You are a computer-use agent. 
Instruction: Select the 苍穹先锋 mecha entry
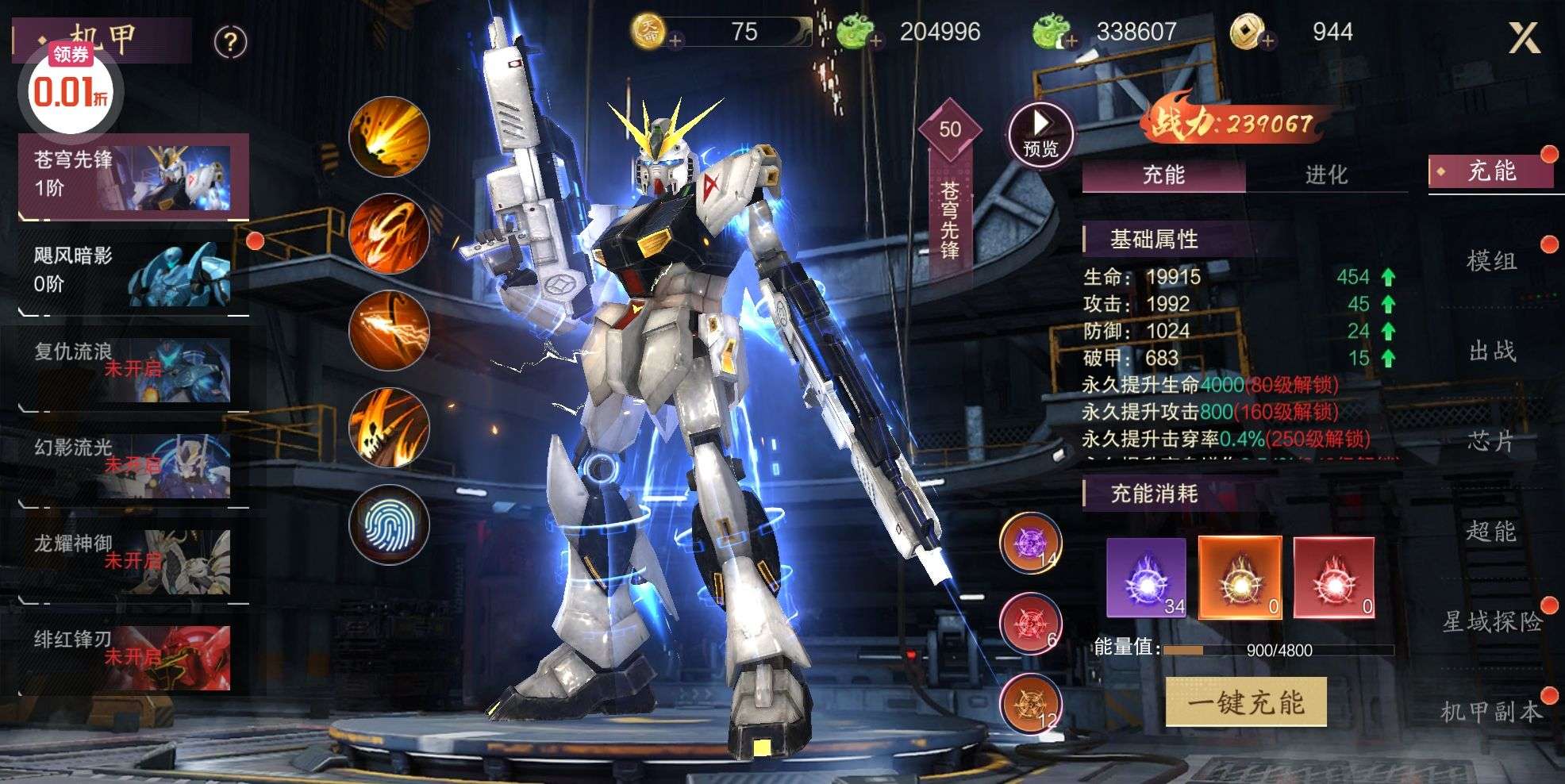point(133,176)
